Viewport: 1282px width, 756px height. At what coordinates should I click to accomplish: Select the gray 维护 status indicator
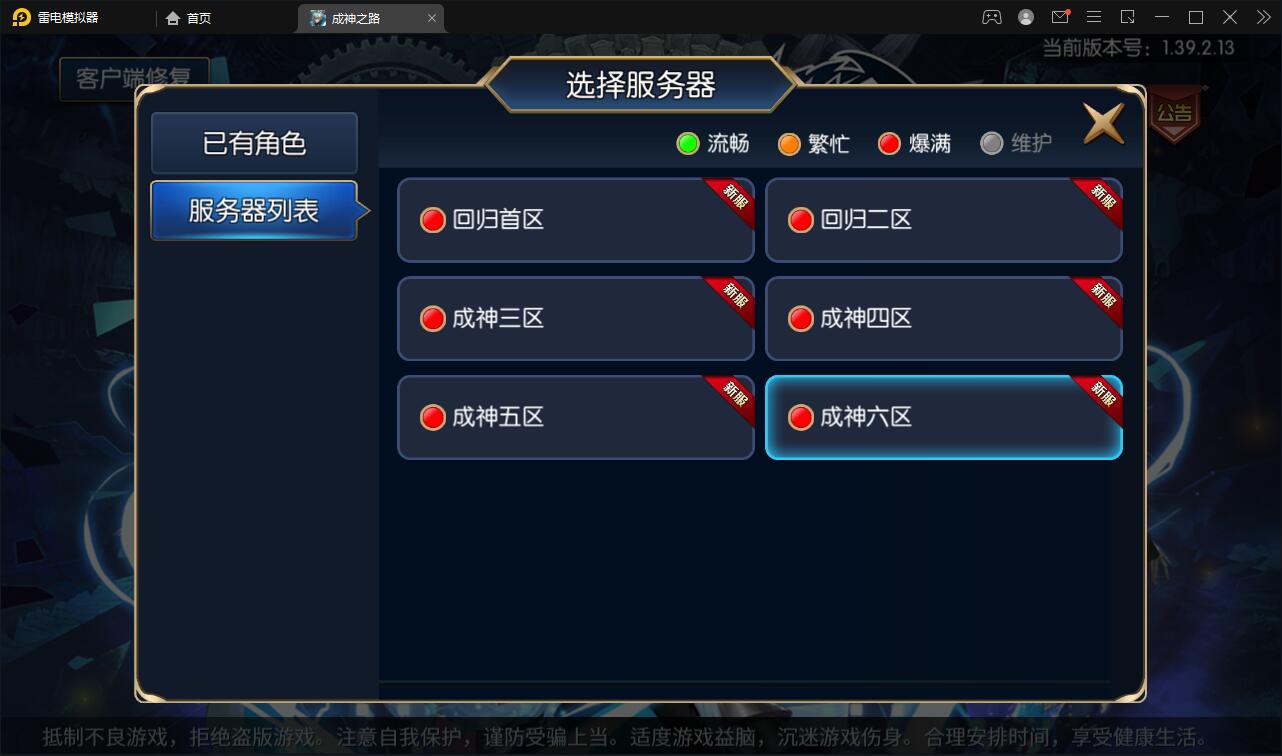click(x=991, y=143)
